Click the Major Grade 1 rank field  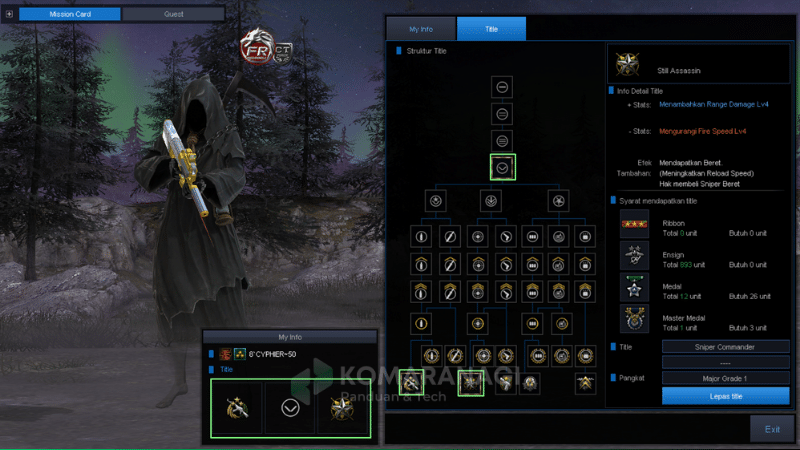pyautogui.click(x=725, y=378)
